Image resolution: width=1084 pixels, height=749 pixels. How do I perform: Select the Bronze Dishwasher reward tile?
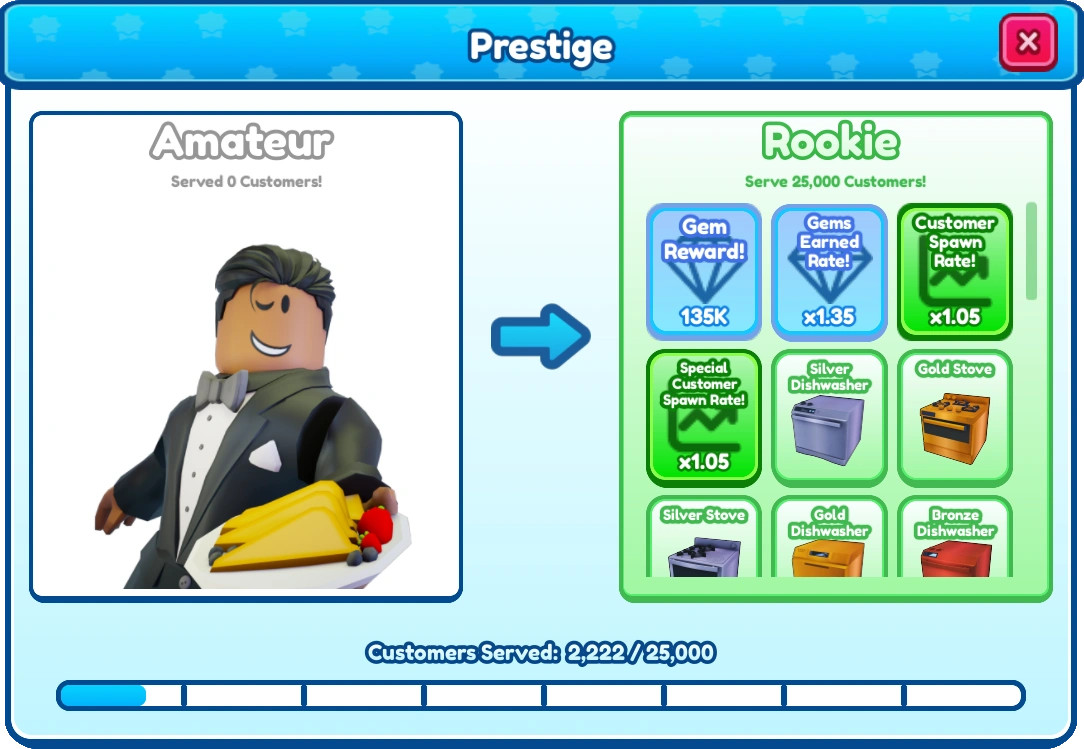pos(954,539)
